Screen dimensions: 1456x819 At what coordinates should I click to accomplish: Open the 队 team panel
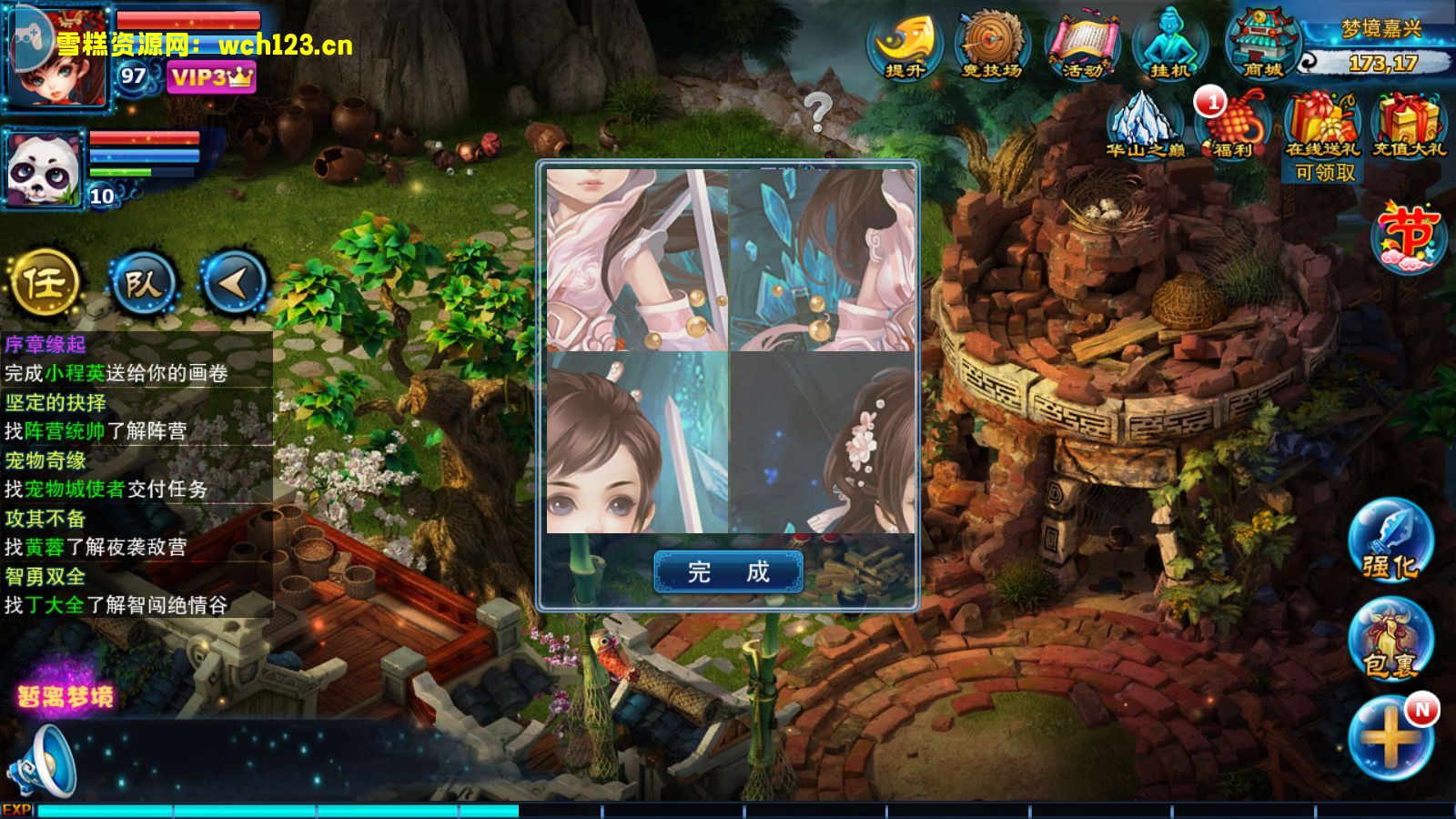[146, 283]
